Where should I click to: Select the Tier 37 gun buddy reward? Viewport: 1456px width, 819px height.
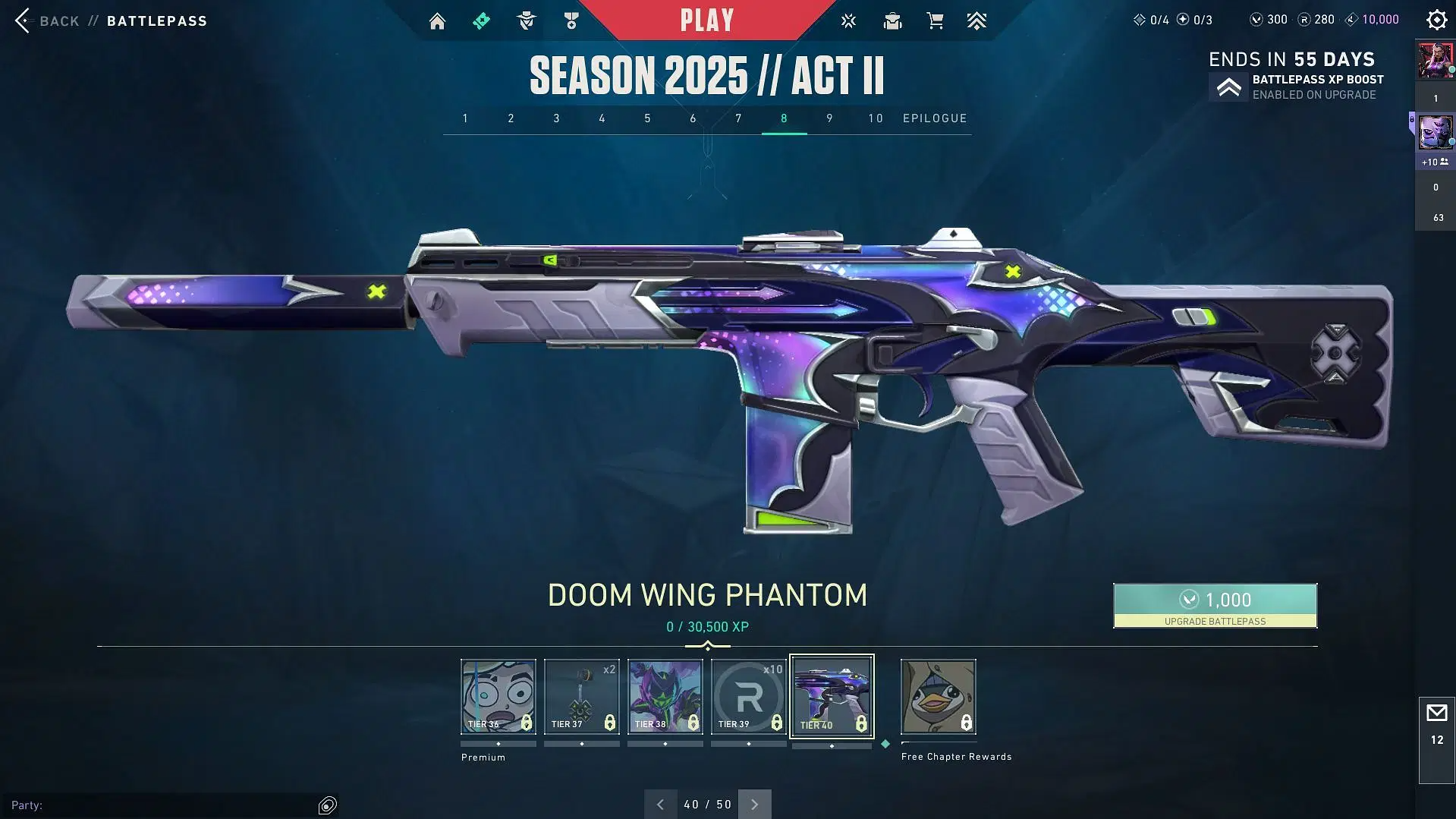point(581,696)
